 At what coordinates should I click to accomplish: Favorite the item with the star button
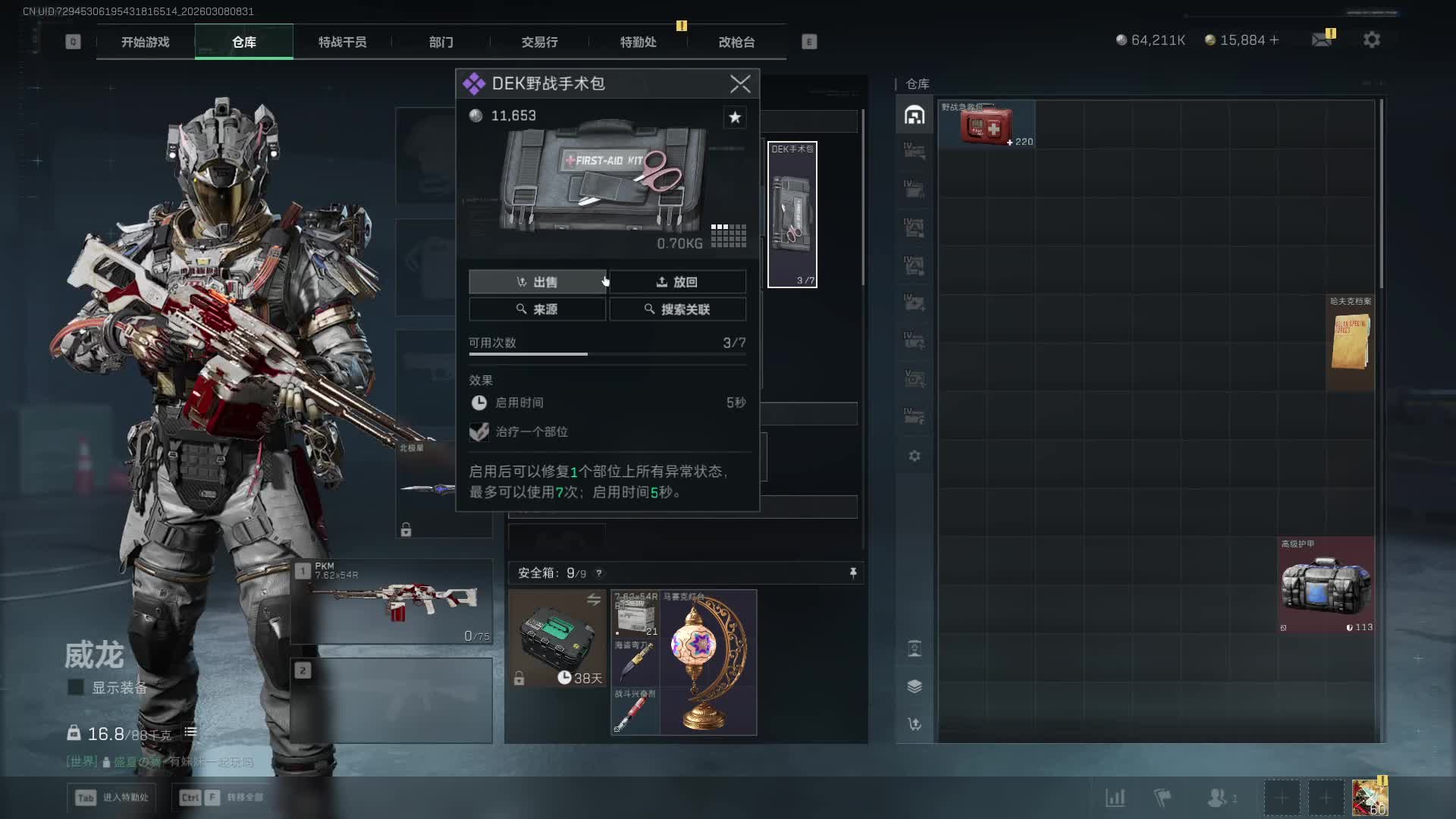click(x=734, y=117)
